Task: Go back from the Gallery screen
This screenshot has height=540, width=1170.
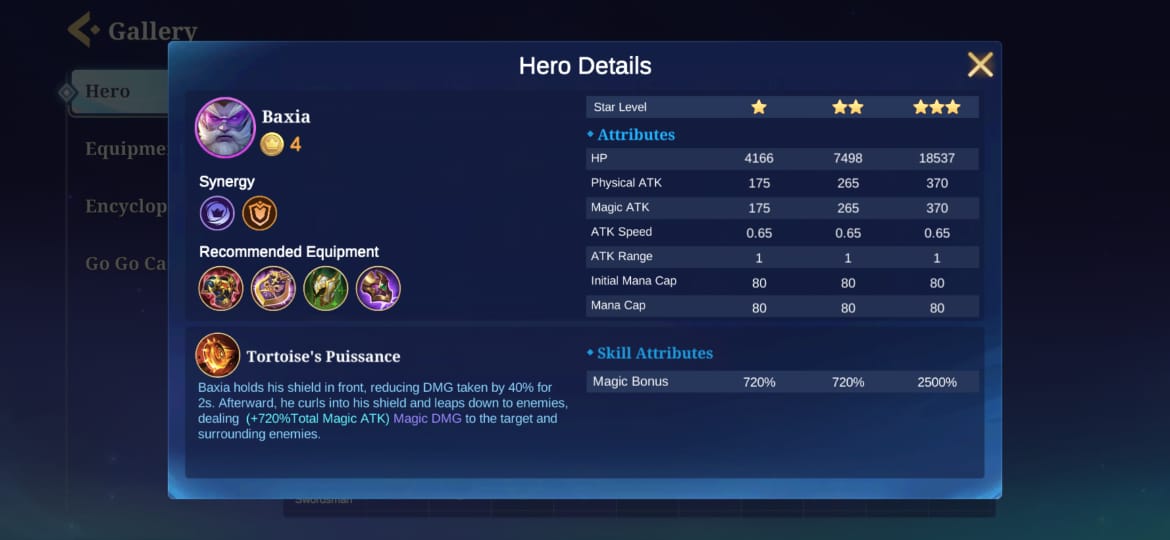Action: [83, 30]
